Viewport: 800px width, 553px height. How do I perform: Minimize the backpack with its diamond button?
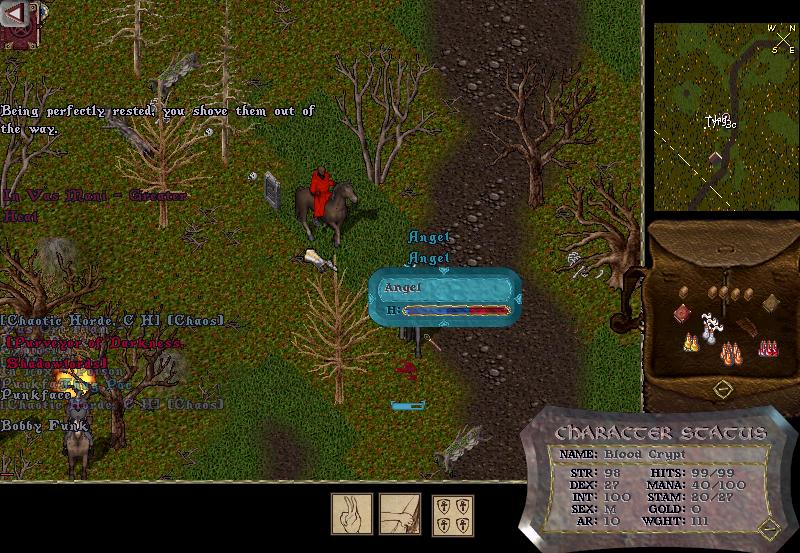pyautogui.click(x=721, y=386)
